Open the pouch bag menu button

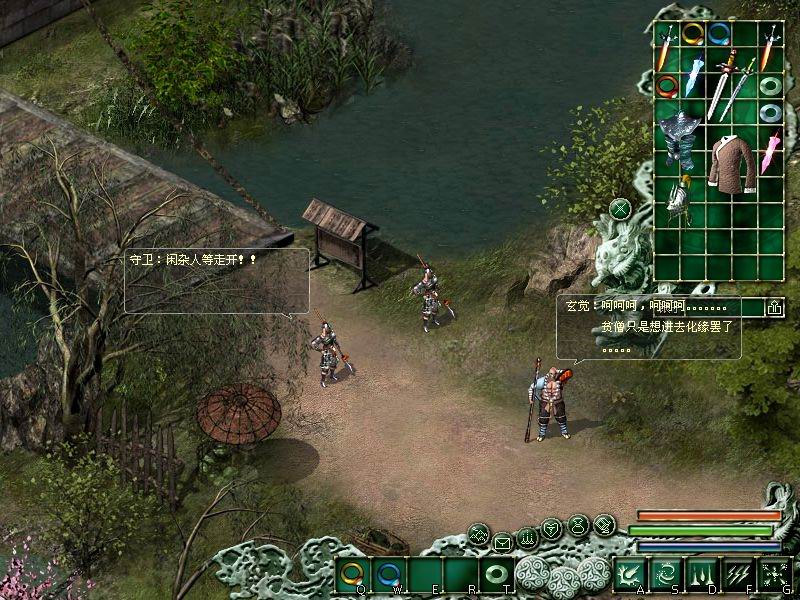click(578, 525)
